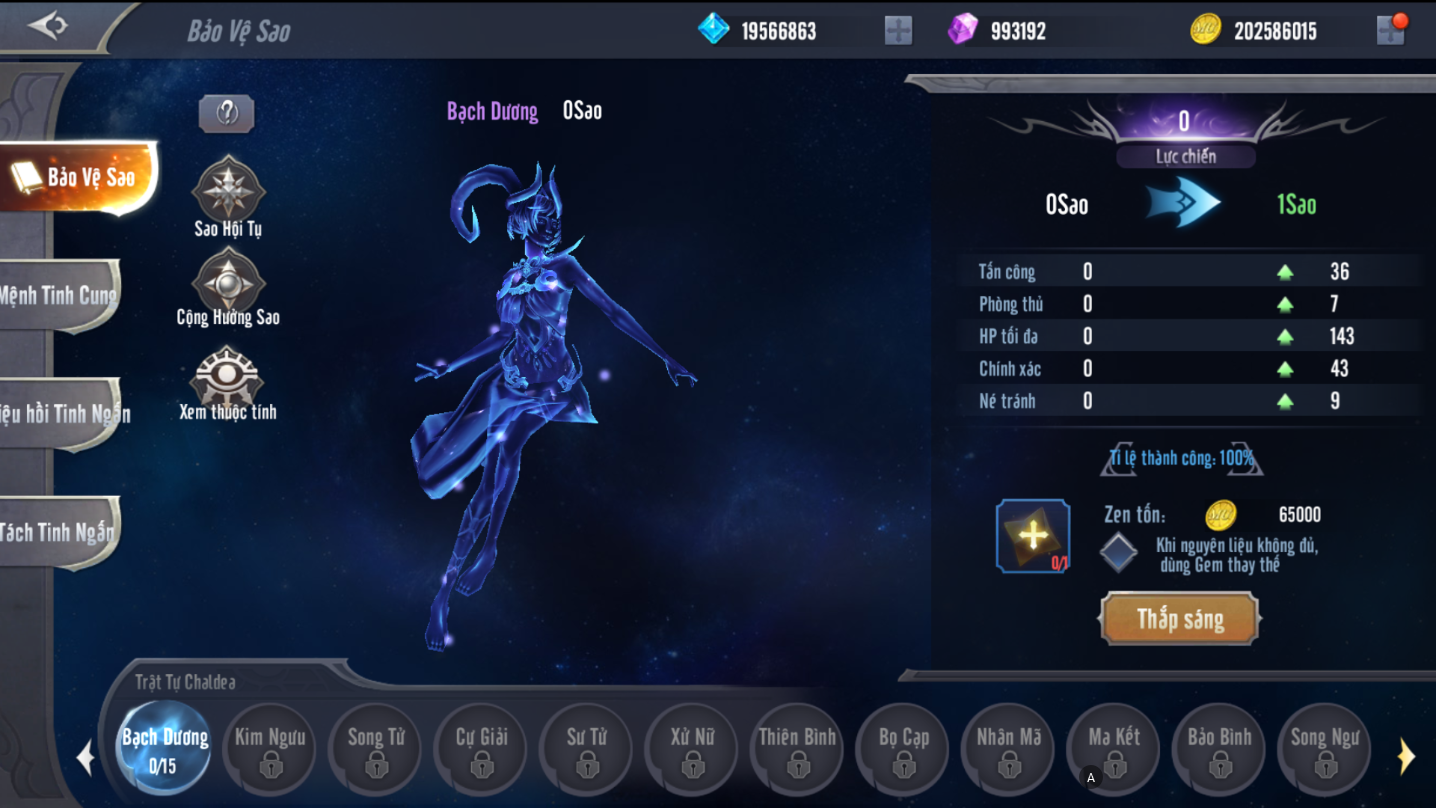
Task: Show next constellations with right arrow
Action: [x=1406, y=757]
